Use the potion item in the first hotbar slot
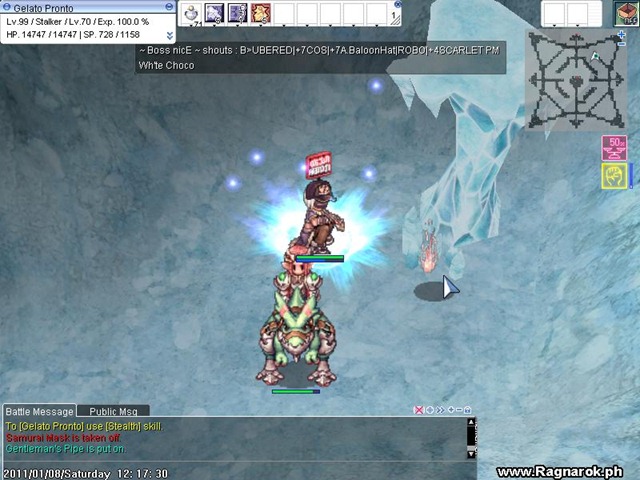 190,13
